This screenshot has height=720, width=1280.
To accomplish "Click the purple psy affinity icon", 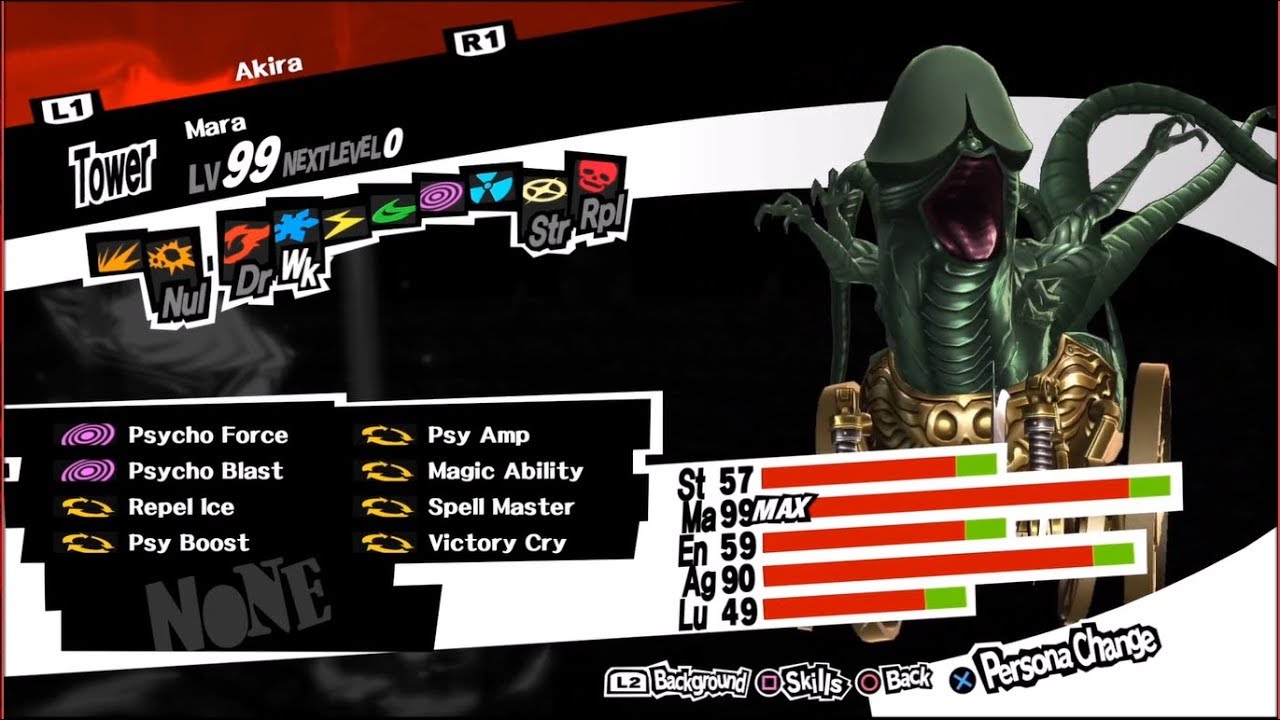I will pos(439,193).
